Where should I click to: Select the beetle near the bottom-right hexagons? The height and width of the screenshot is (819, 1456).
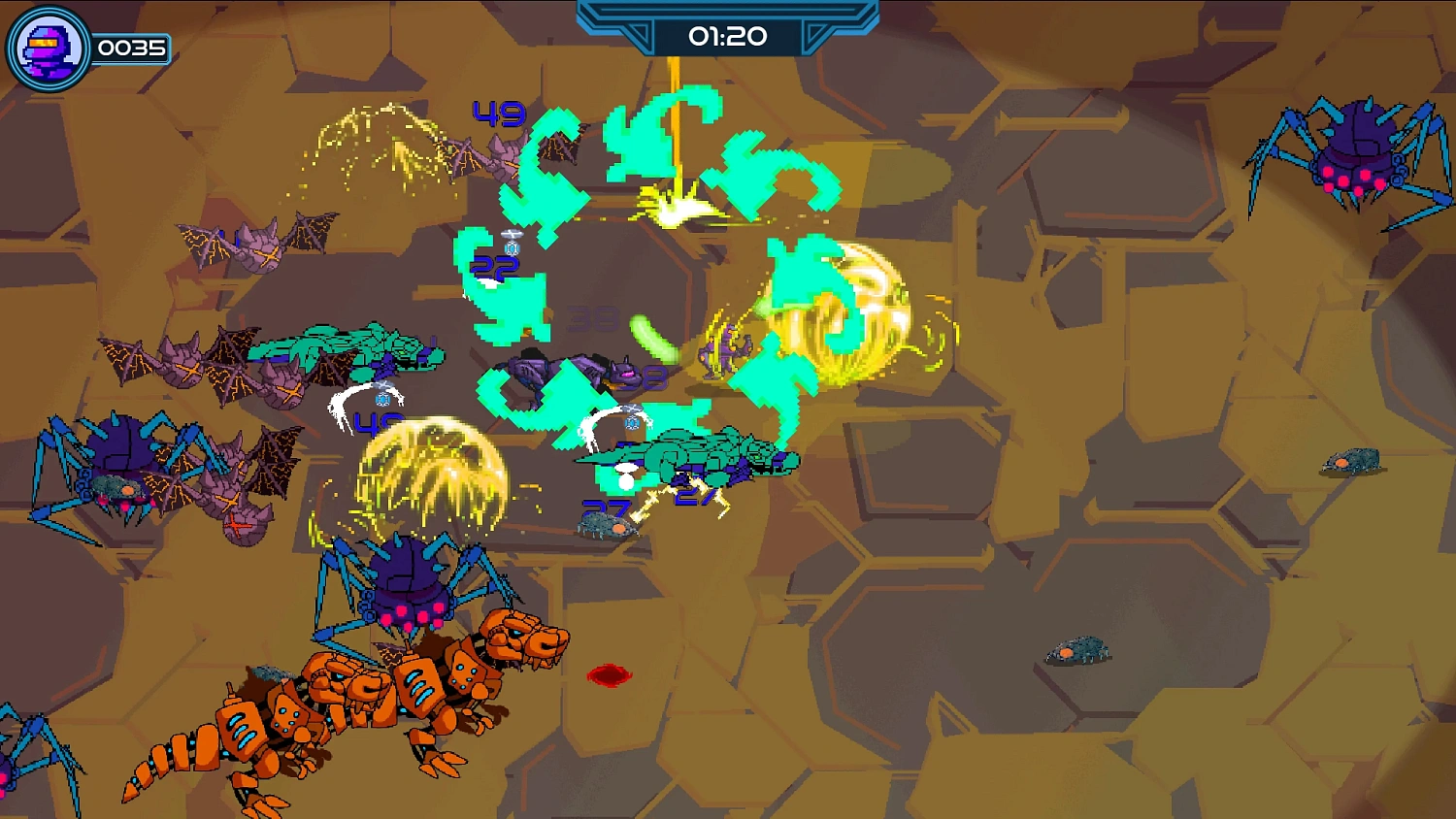(1077, 650)
